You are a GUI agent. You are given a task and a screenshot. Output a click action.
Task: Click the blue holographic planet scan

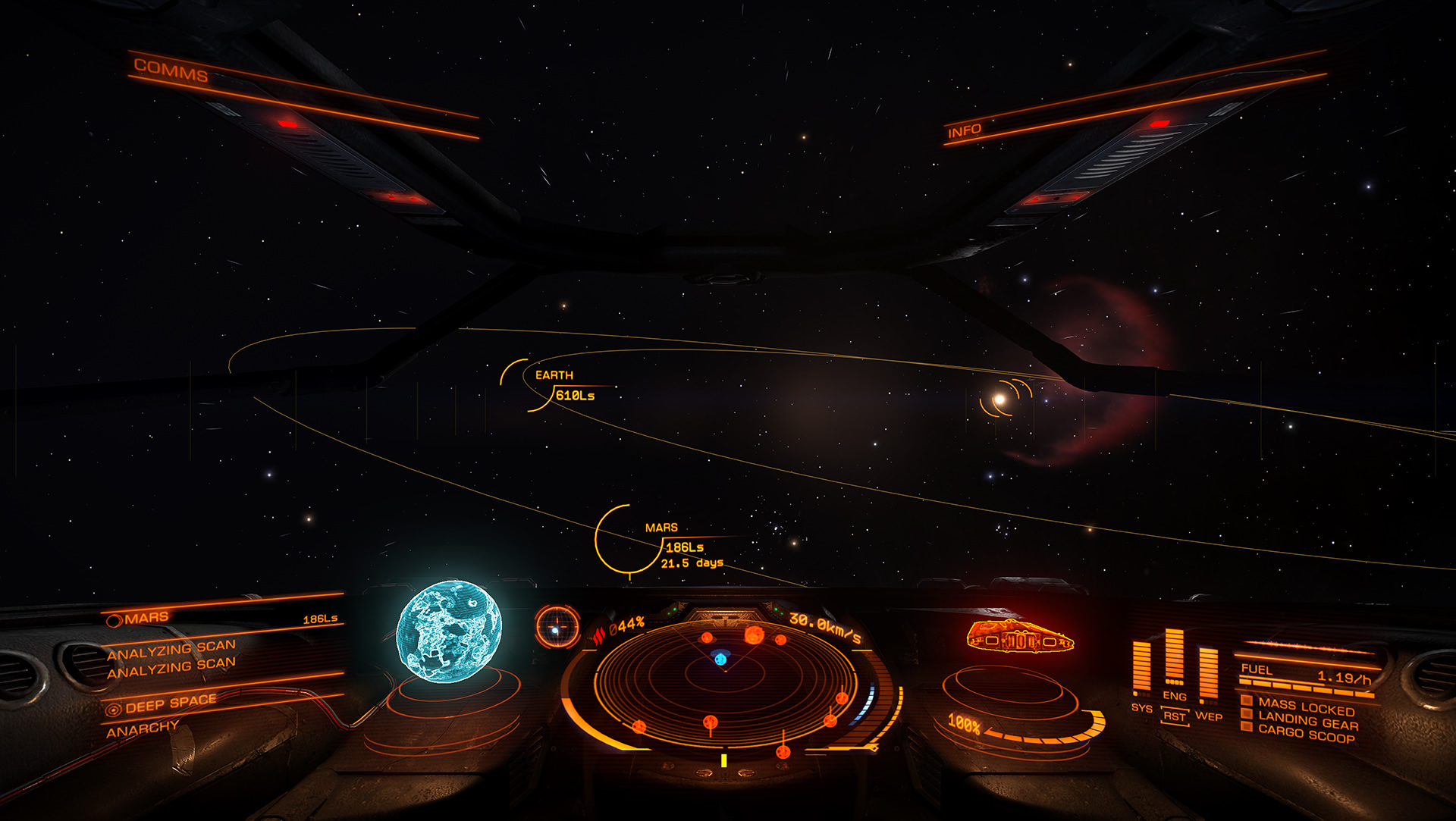(x=448, y=631)
